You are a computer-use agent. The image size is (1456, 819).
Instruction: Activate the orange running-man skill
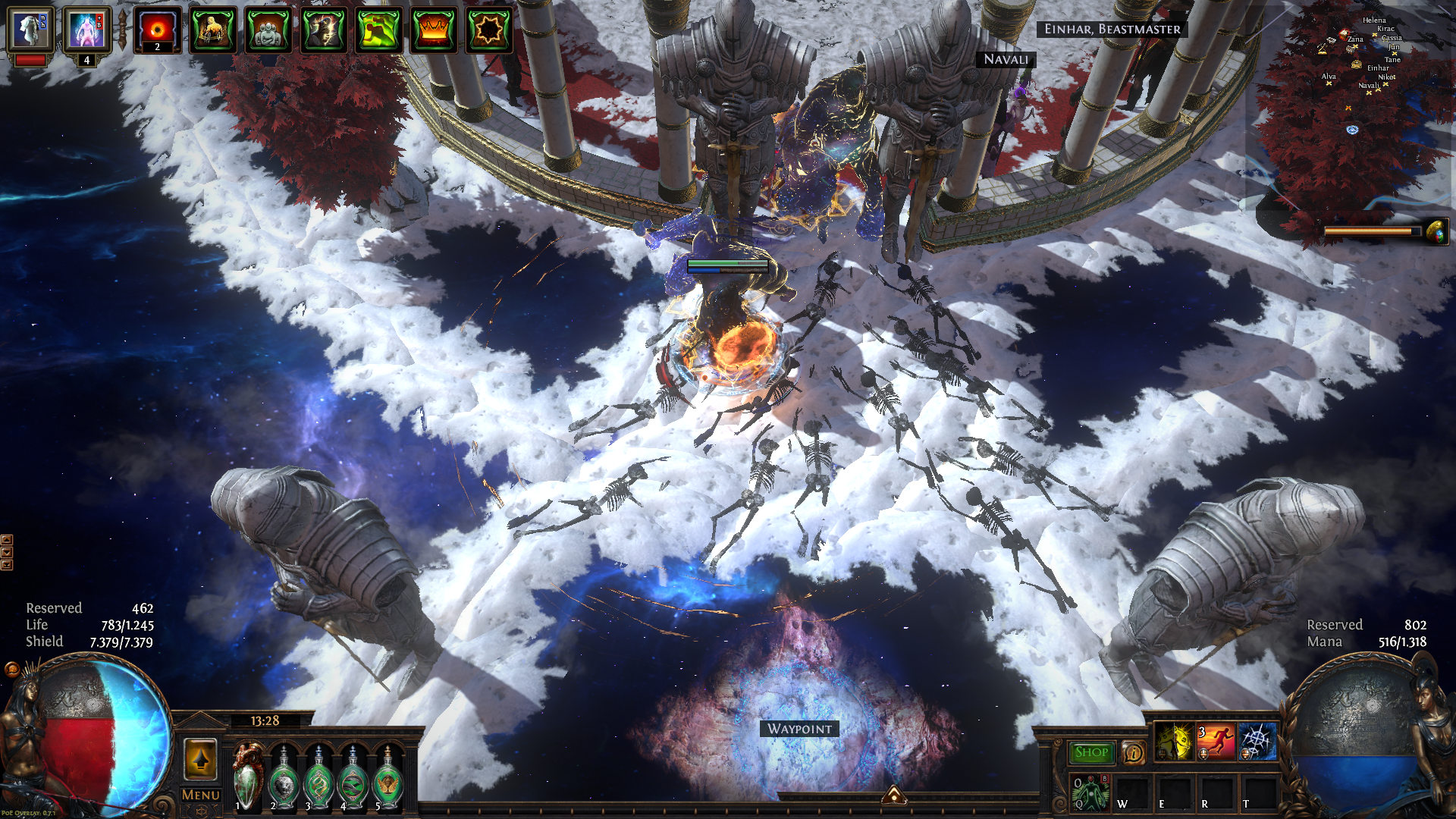(1215, 742)
